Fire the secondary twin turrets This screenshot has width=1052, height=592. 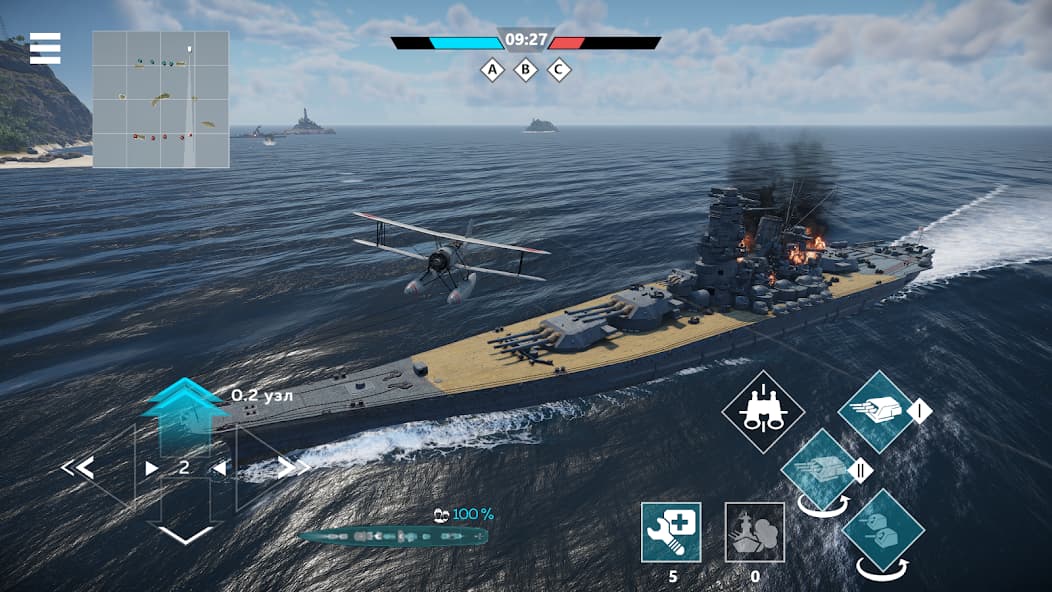[882, 530]
